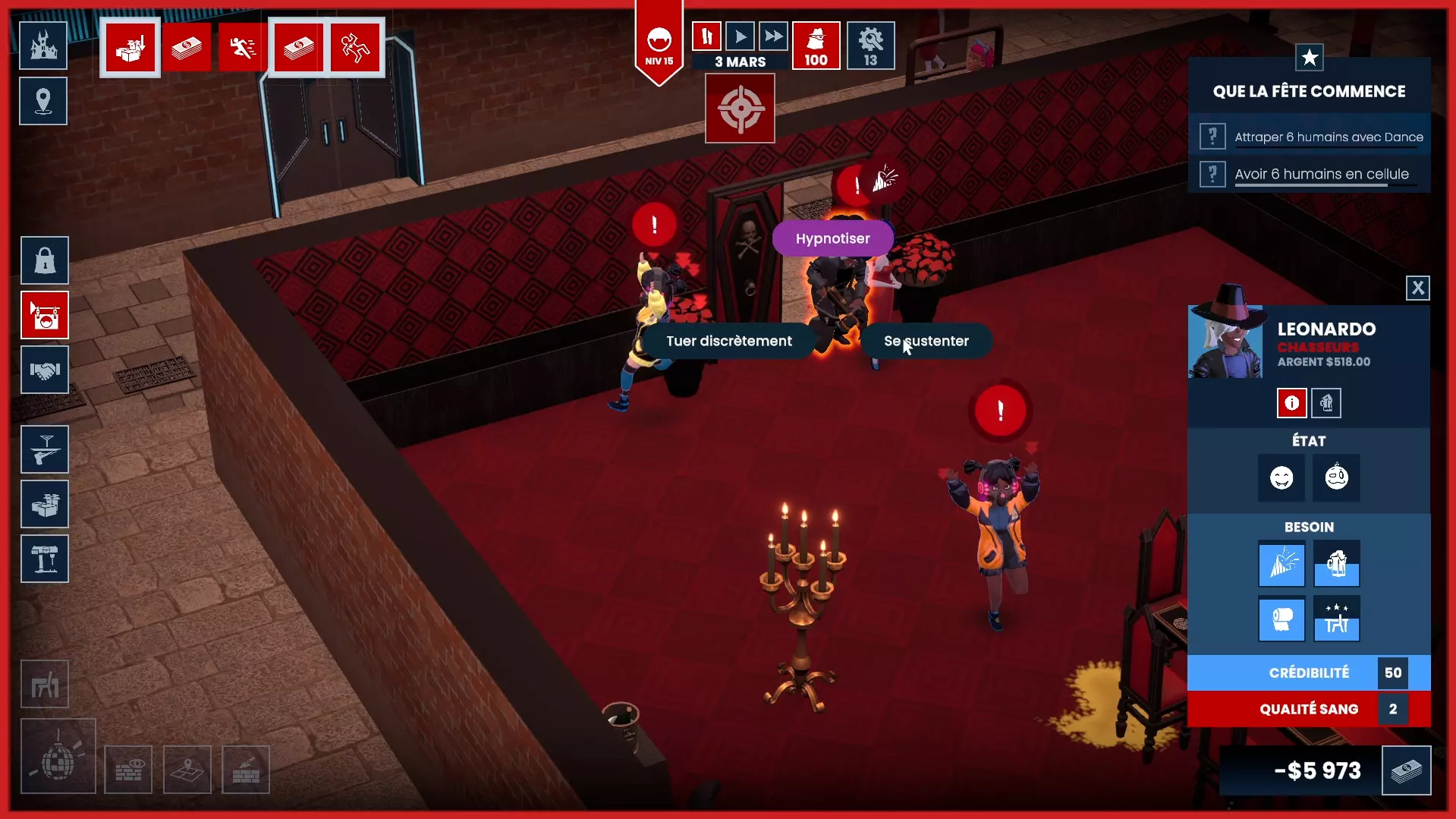Open the handshake menu
This screenshot has height=819, width=1456.
point(45,370)
